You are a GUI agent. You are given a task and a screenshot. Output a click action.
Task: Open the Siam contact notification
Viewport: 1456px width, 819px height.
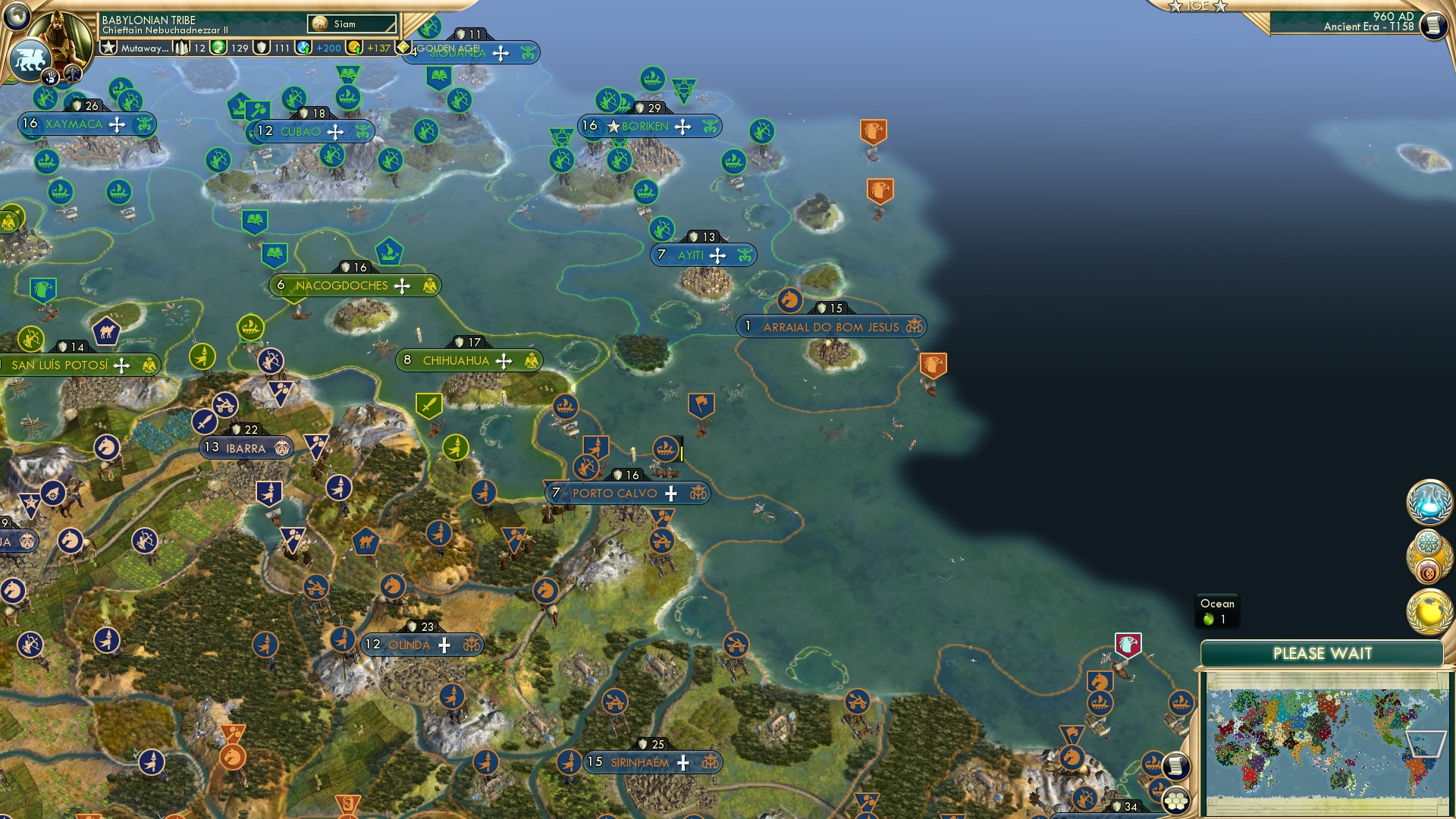(x=353, y=24)
